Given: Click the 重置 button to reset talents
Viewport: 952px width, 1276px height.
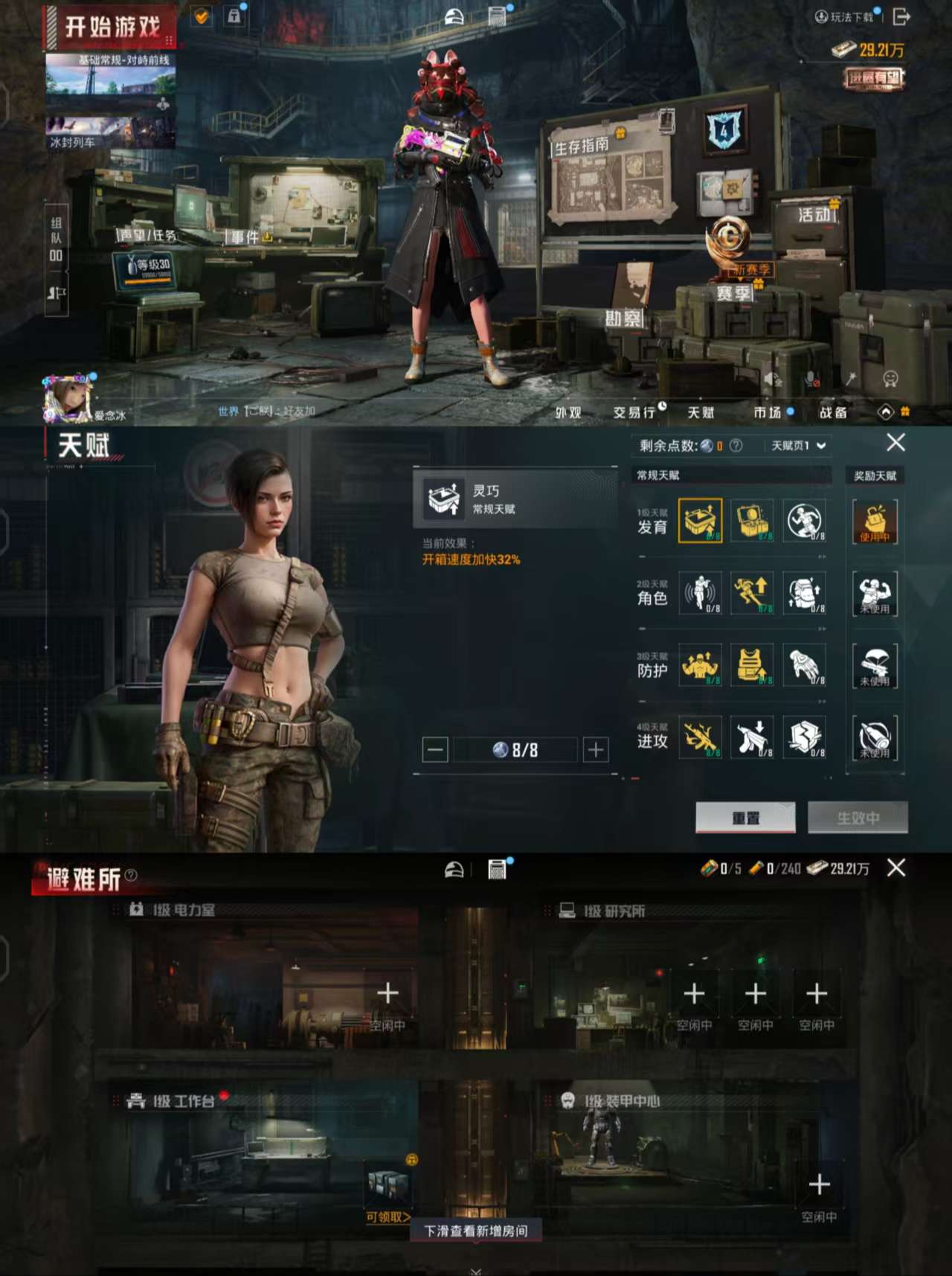Looking at the screenshot, I should point(744,815).
